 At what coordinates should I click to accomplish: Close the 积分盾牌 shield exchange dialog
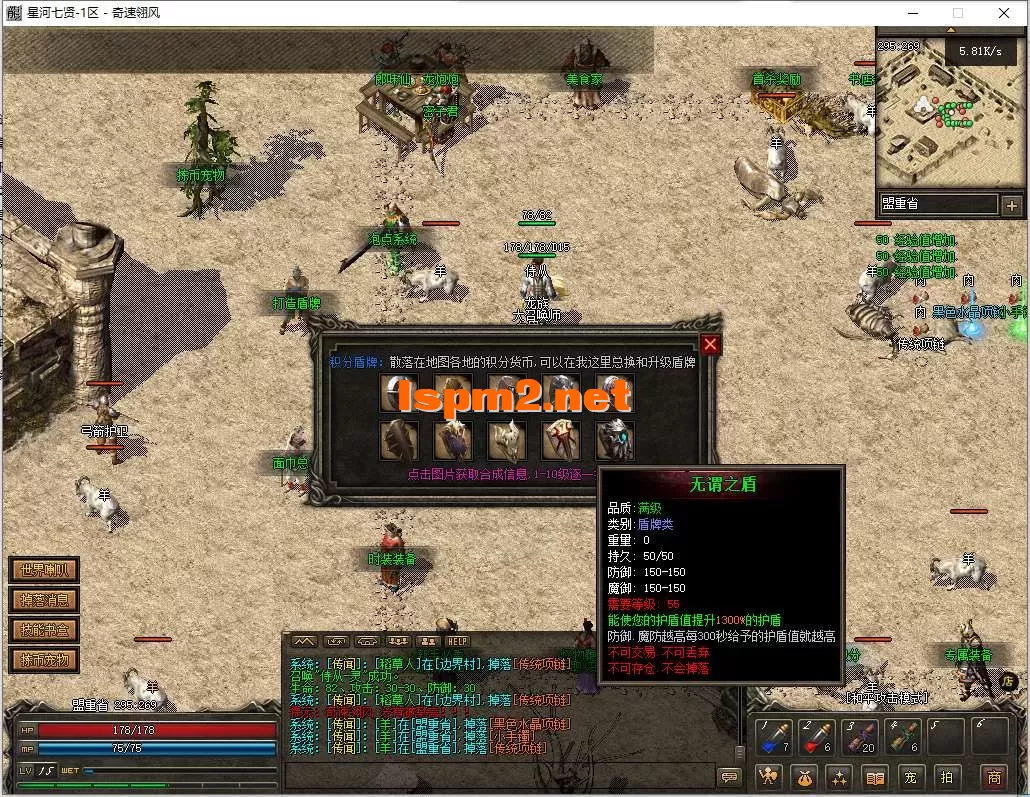tap(710, 345)
